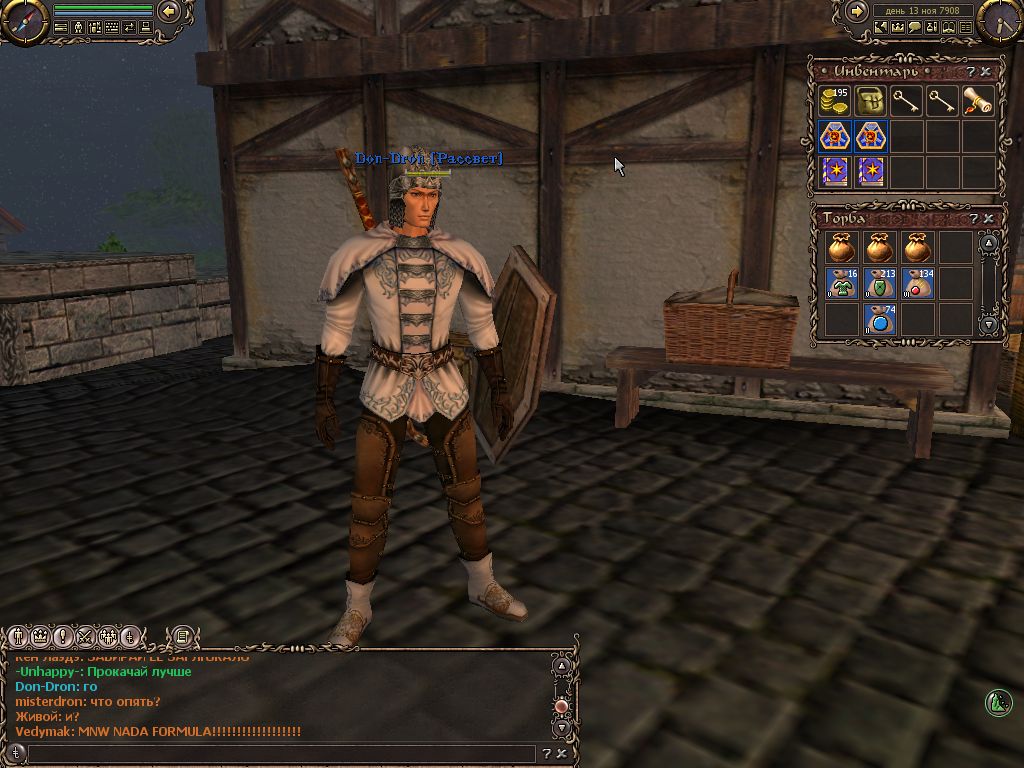1024x768 pixels.
Task: Click the yellow left-arrow button by the health bar
Action: [x=169, y=11]
